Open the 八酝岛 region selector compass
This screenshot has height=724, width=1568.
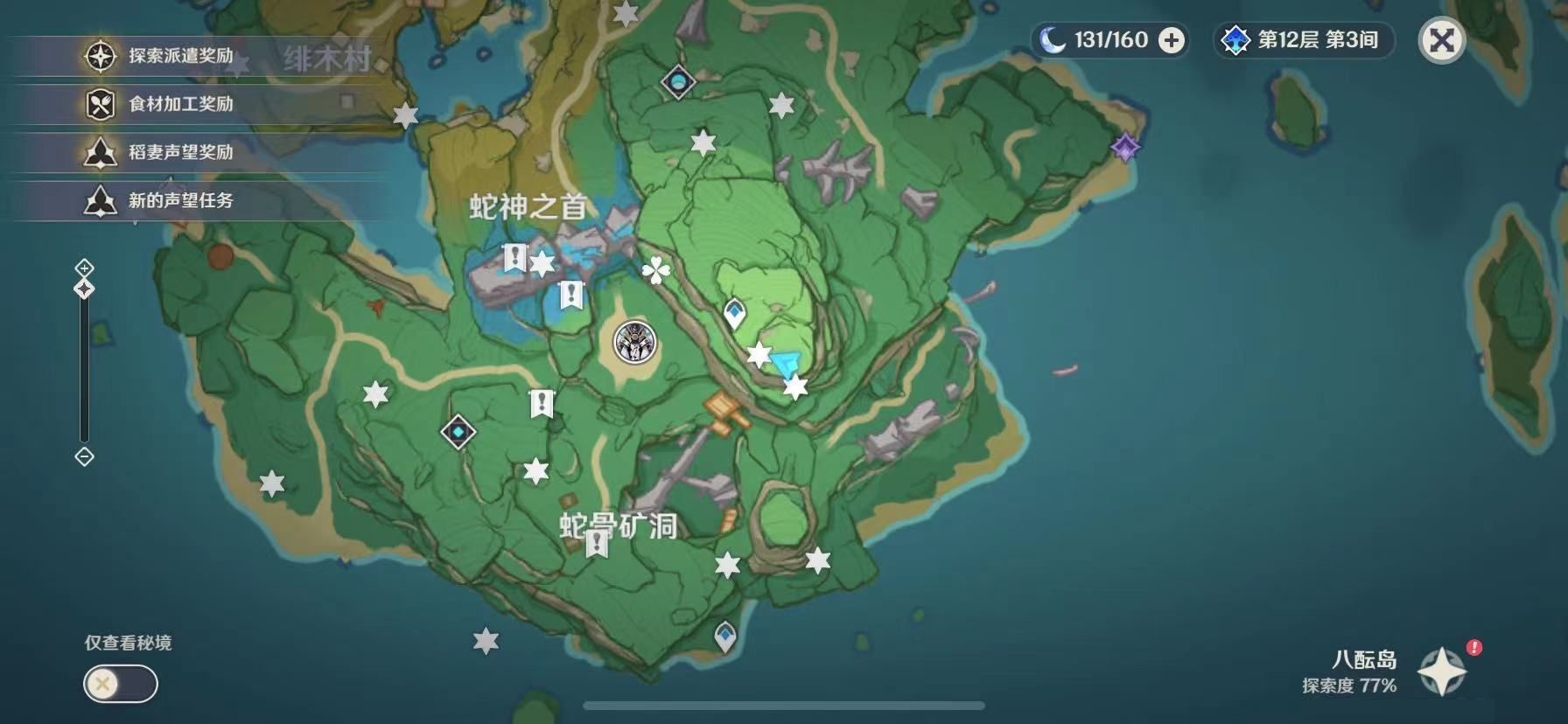click(x=1441, y=671)
